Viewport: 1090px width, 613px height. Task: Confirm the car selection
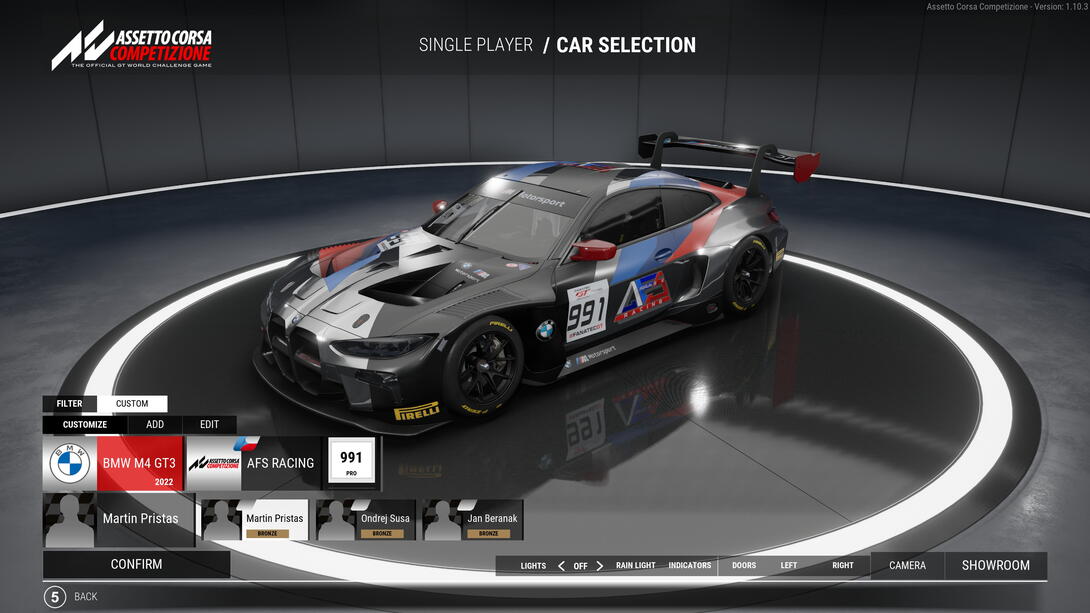click(x=136, y=564)
